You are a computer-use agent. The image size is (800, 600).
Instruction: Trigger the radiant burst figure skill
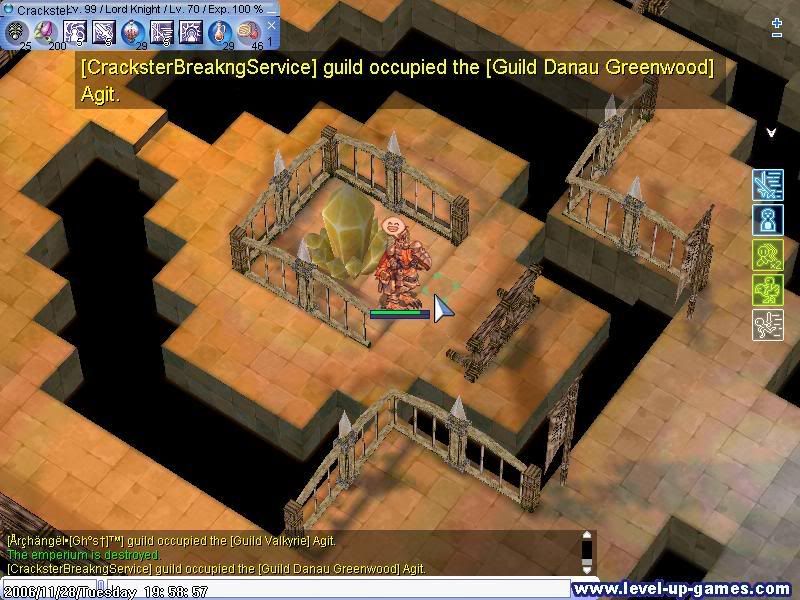click(191, 32)
